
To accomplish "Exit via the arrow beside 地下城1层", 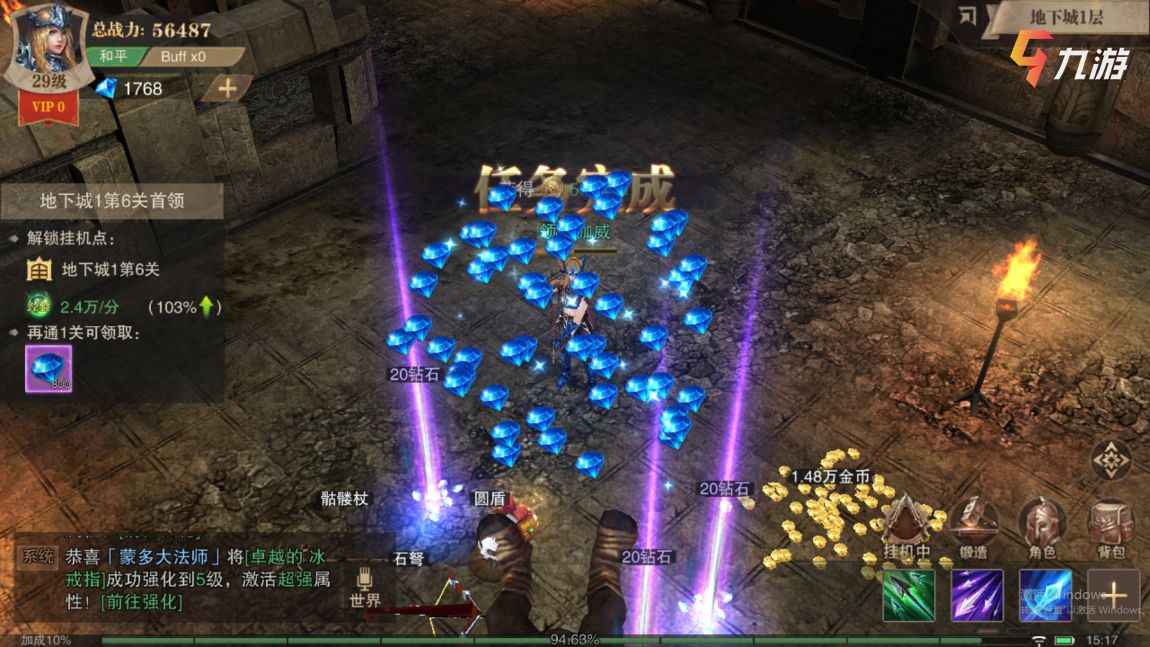I will (x=967, y=16).
